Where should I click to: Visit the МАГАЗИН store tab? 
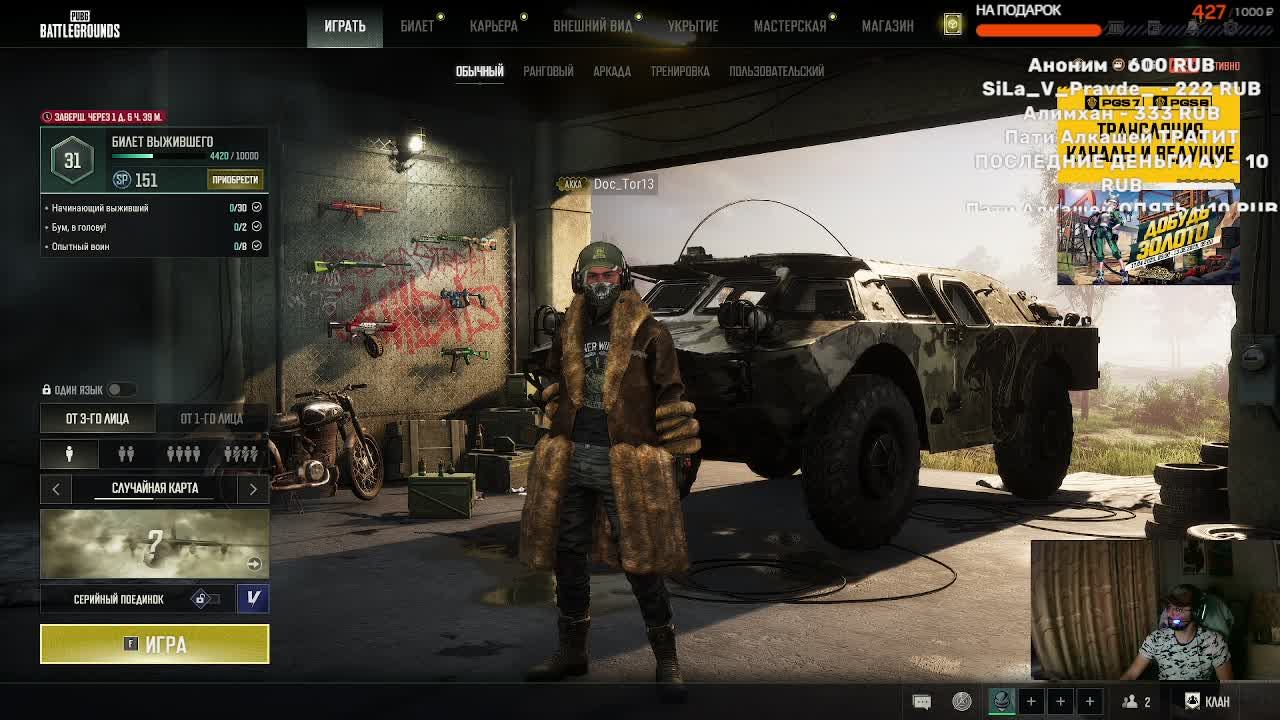[x=888, y=26]
